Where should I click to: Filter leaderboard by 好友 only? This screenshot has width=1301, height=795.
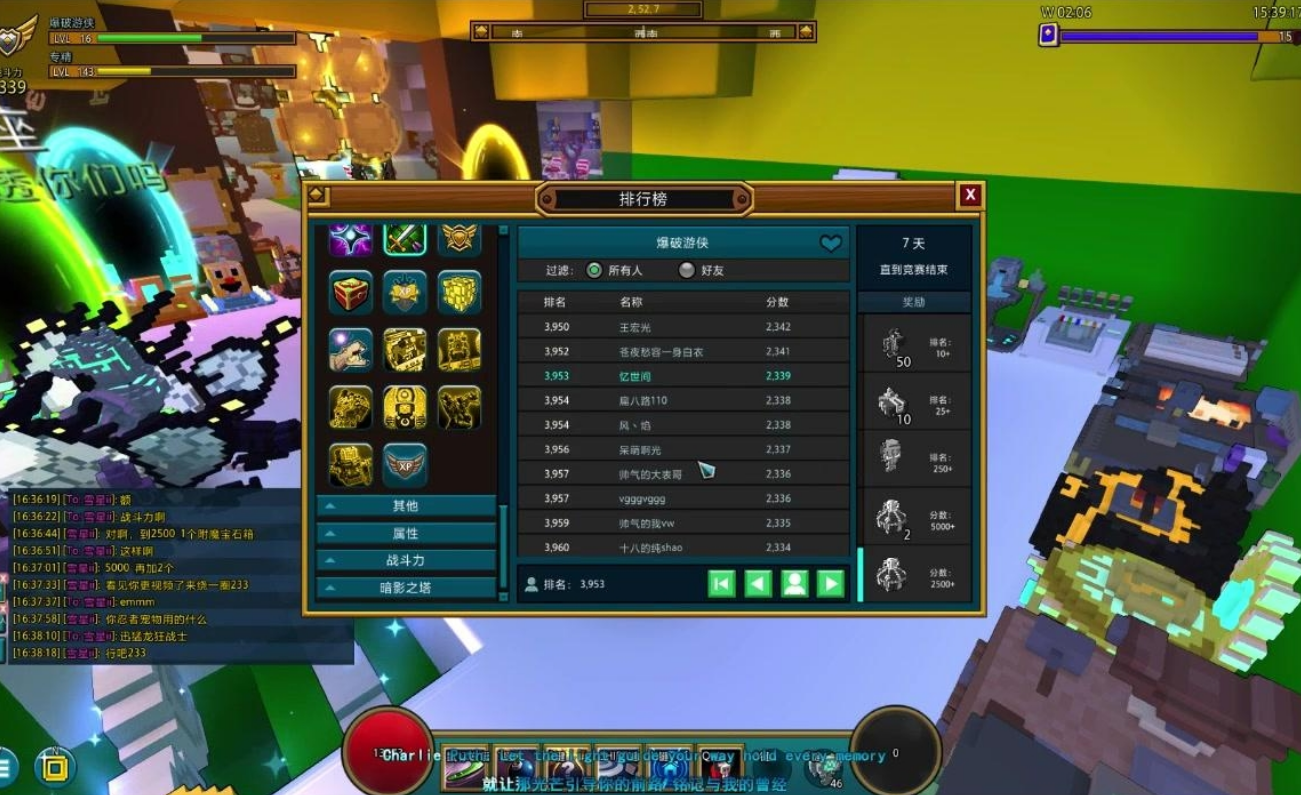coord(687,270)
